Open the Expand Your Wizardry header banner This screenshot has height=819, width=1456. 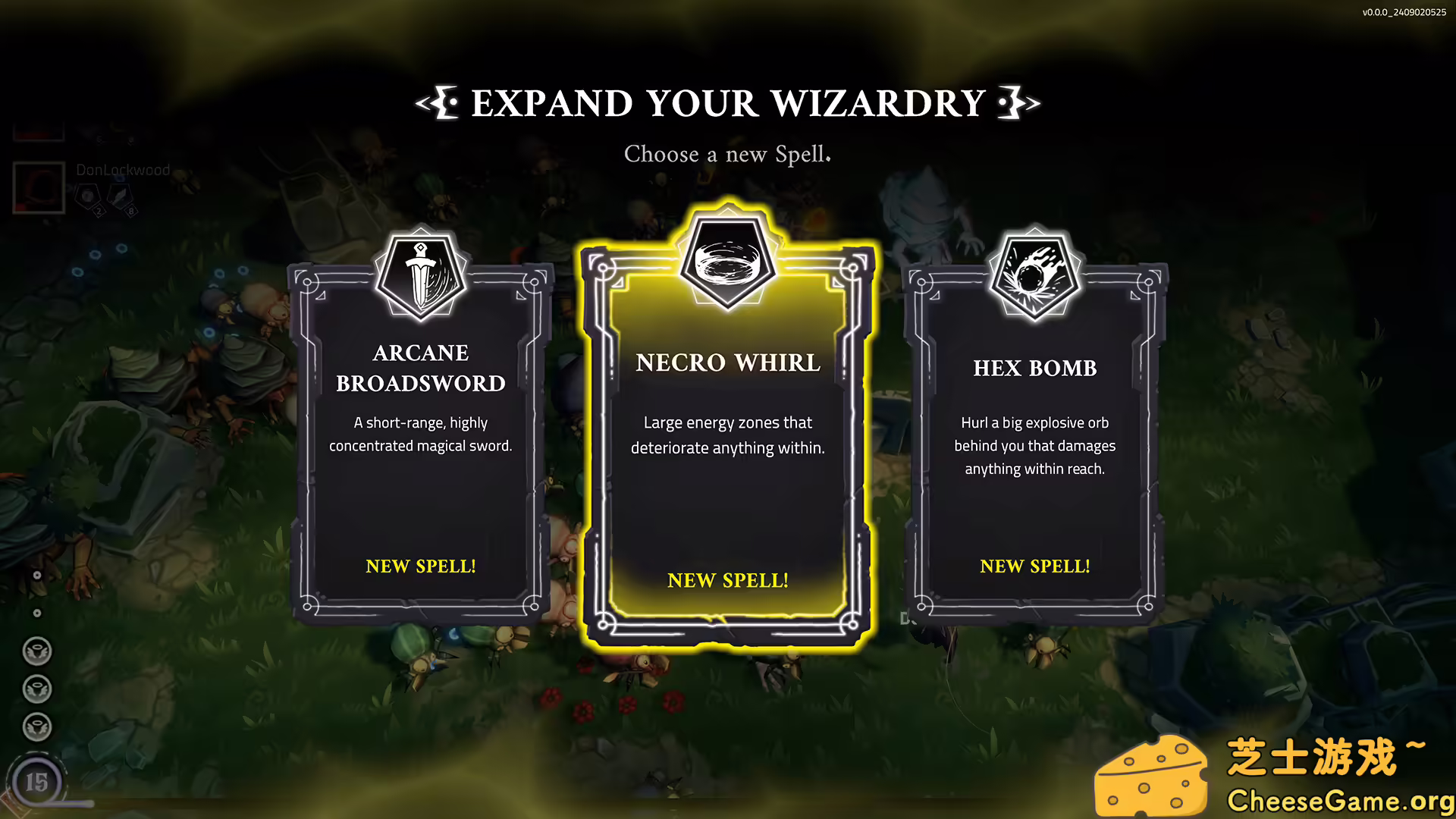coord(726,103)
